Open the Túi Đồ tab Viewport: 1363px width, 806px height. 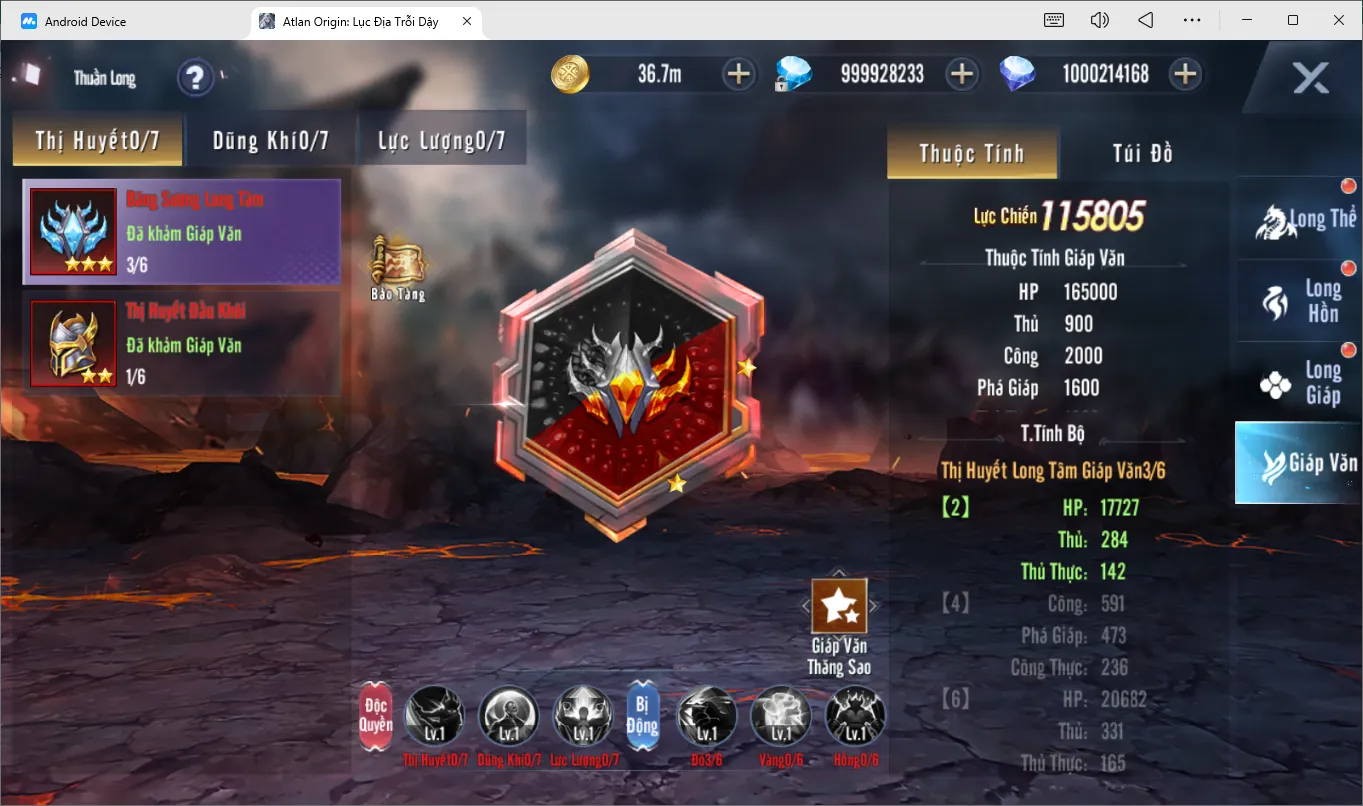coord(1142,153)
